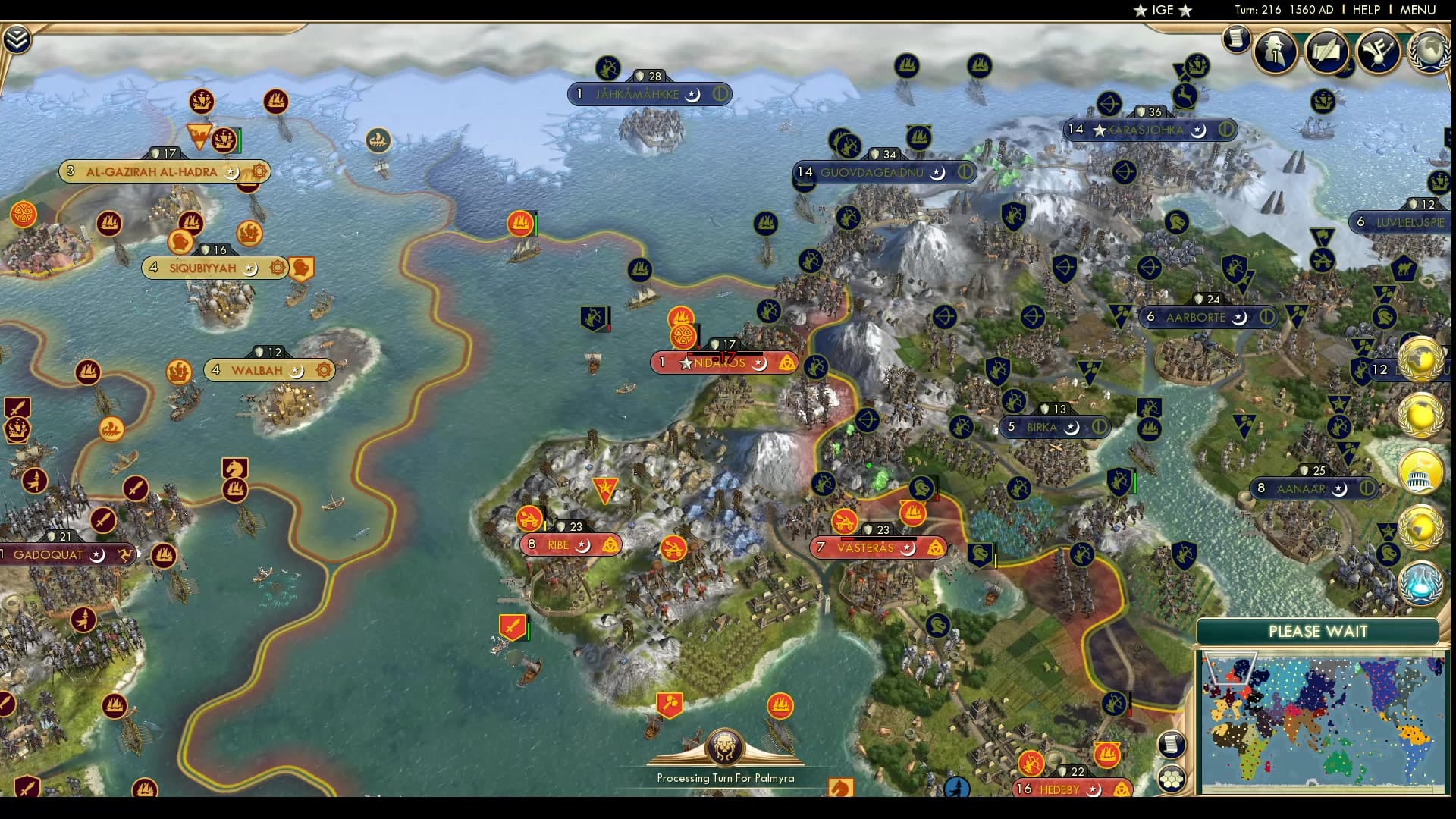
Task: Select the red sword unit flag near Ribe
Action: click(x=512, y=627)
